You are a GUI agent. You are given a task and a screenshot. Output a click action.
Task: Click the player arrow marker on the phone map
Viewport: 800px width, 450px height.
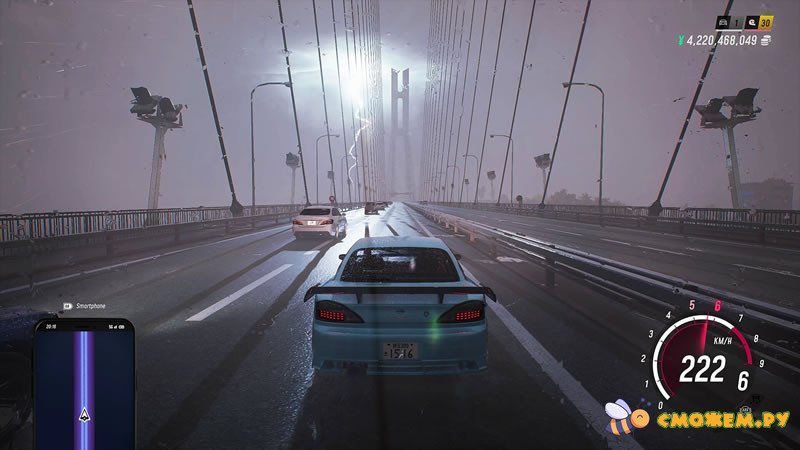tap(84, 414)
